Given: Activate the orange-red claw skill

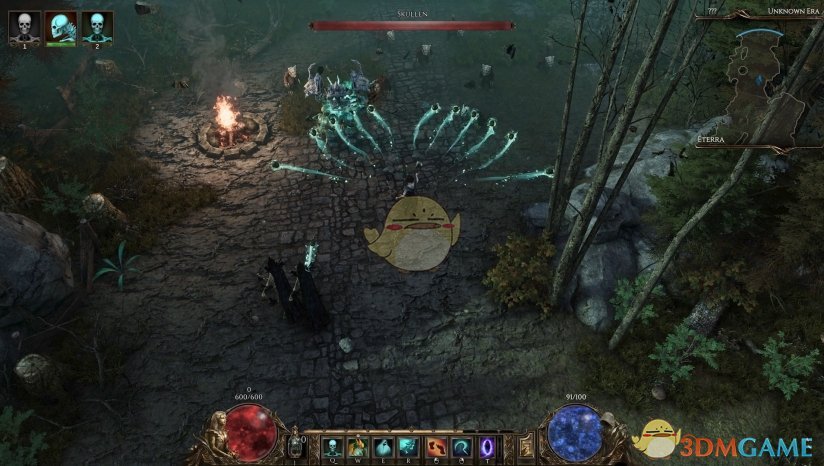Looking at the screenshot, I should tap(435, 445).
